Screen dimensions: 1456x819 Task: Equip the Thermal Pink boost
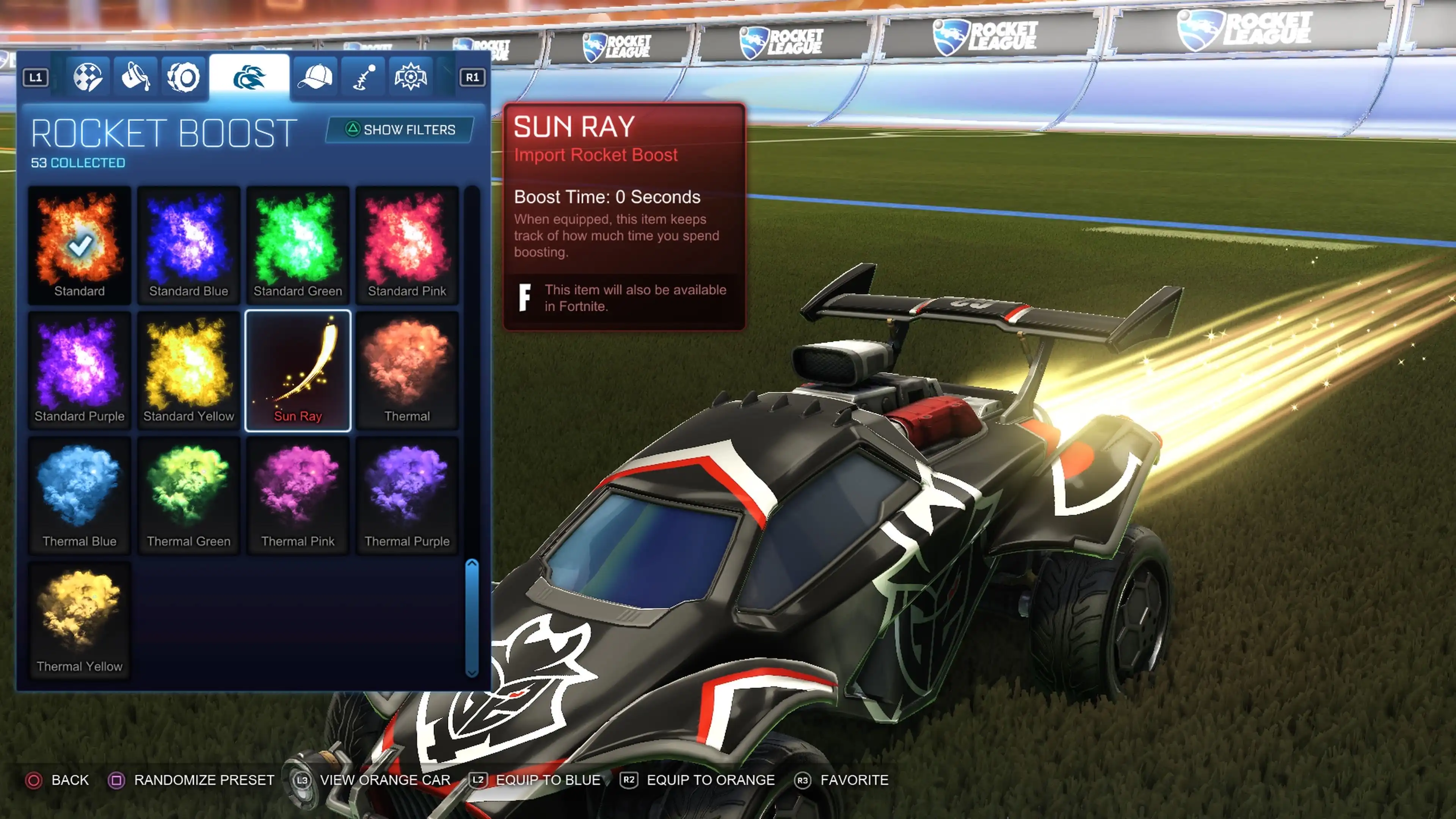tap(298, 495)
